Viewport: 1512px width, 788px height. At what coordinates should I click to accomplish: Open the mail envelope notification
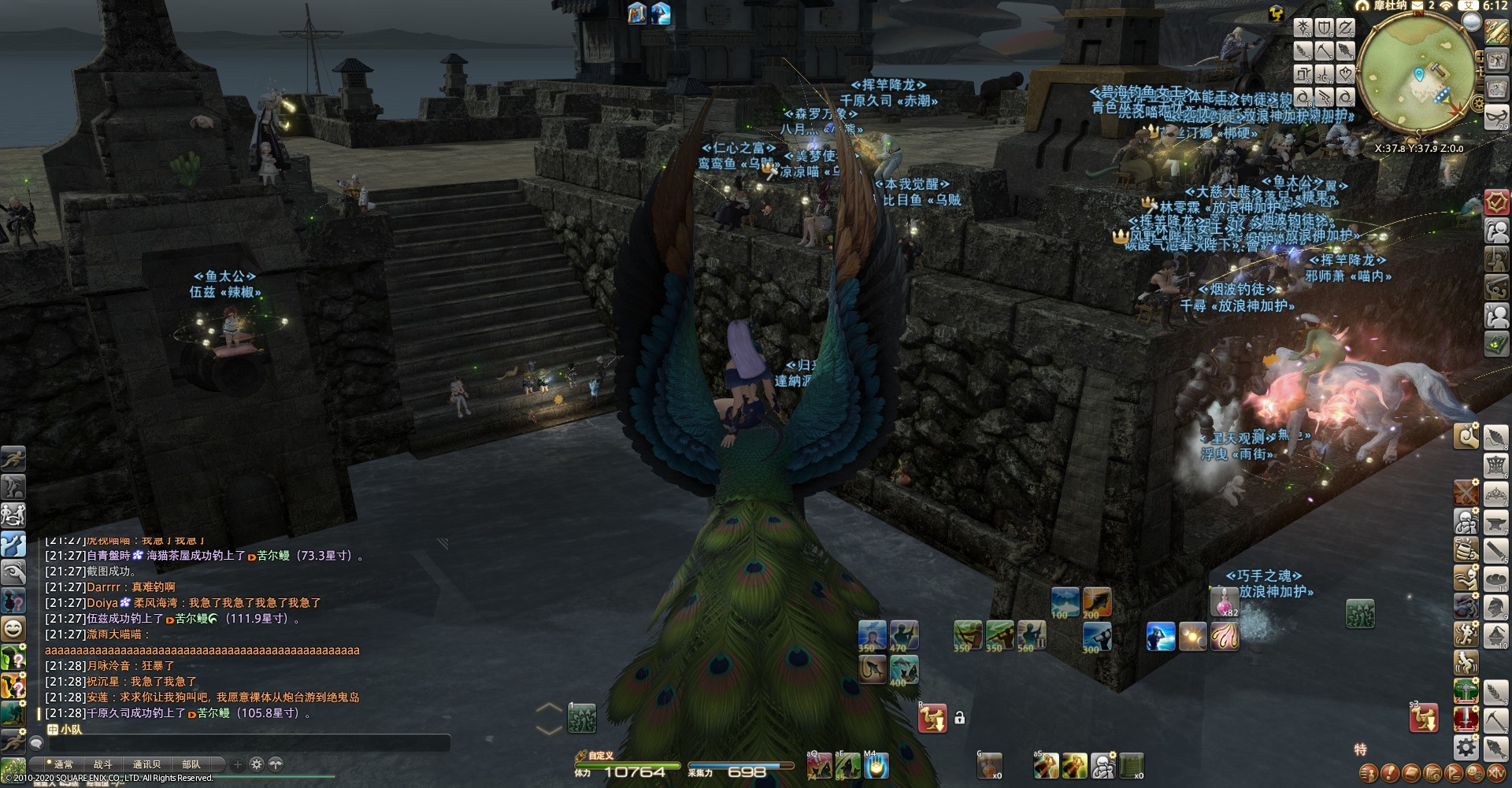pos(1417,6)
